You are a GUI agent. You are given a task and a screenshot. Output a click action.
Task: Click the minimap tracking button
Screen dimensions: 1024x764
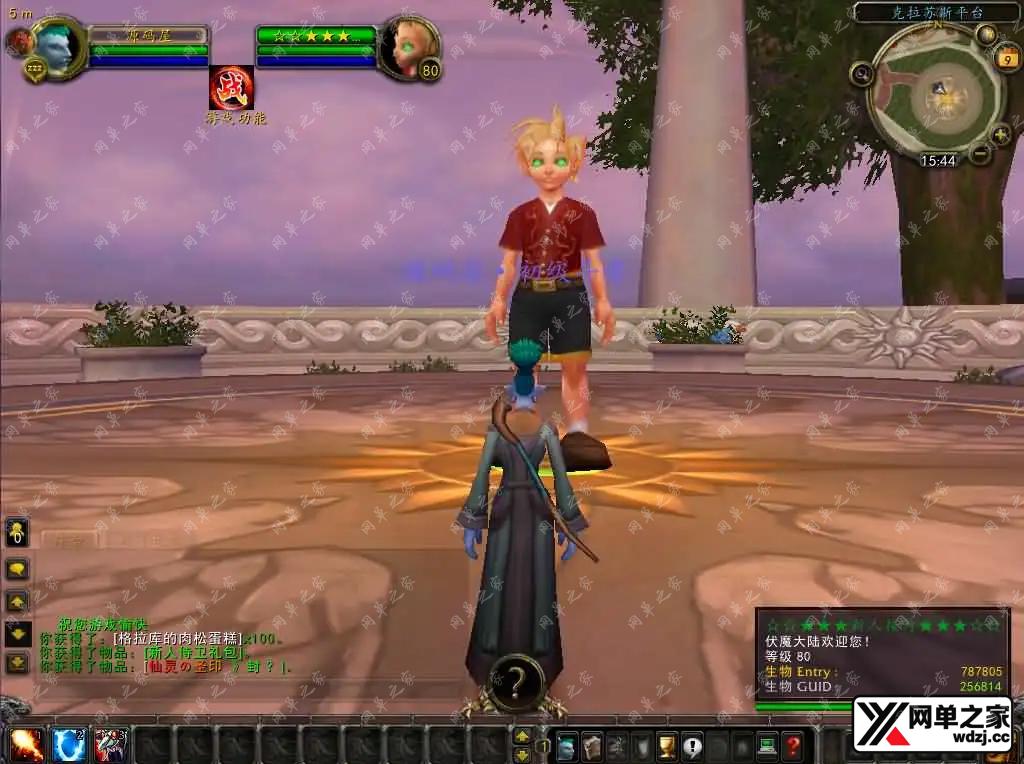click(861, 73)
